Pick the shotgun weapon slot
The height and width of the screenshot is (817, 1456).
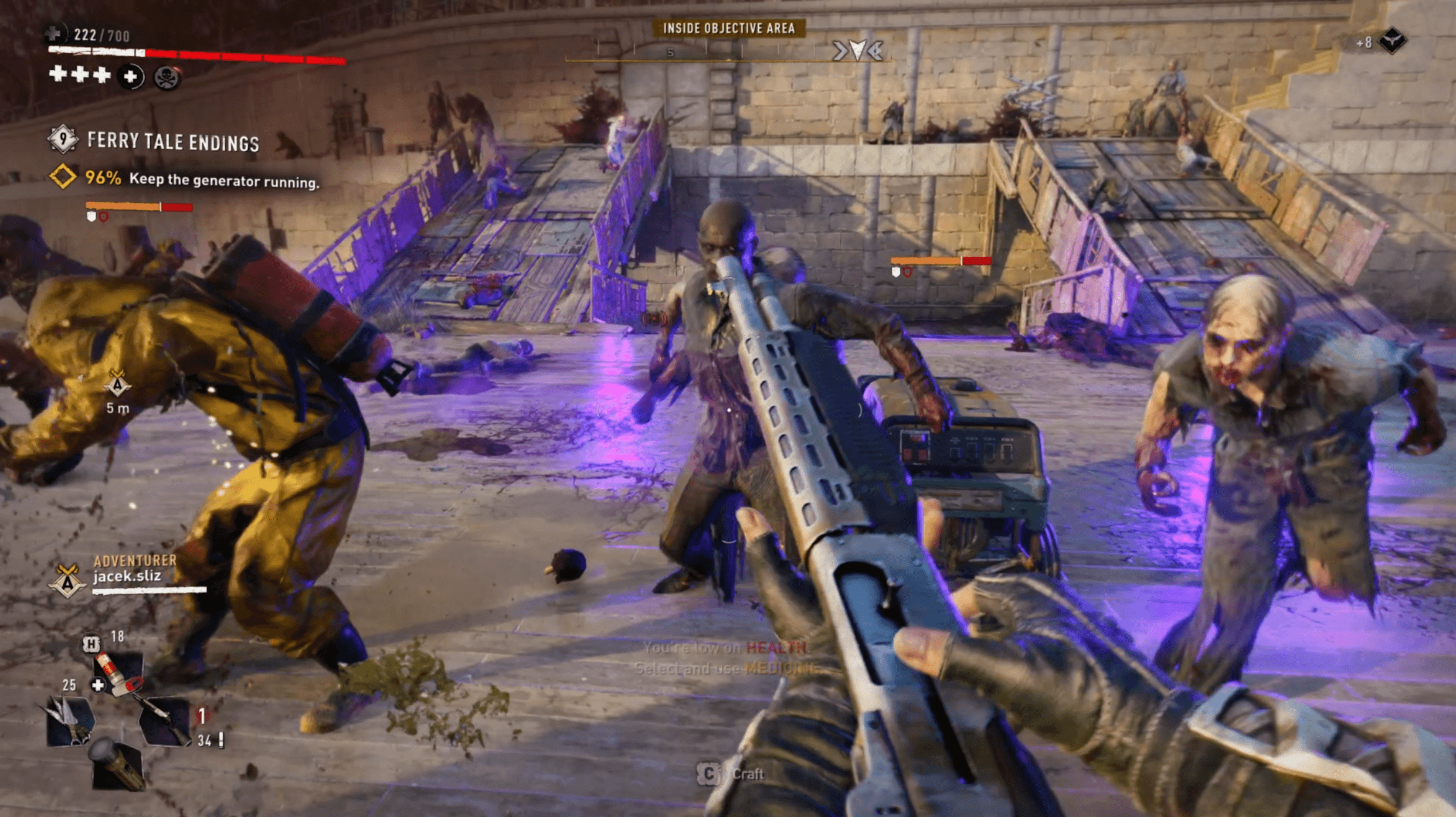click(x=164, y=721)
